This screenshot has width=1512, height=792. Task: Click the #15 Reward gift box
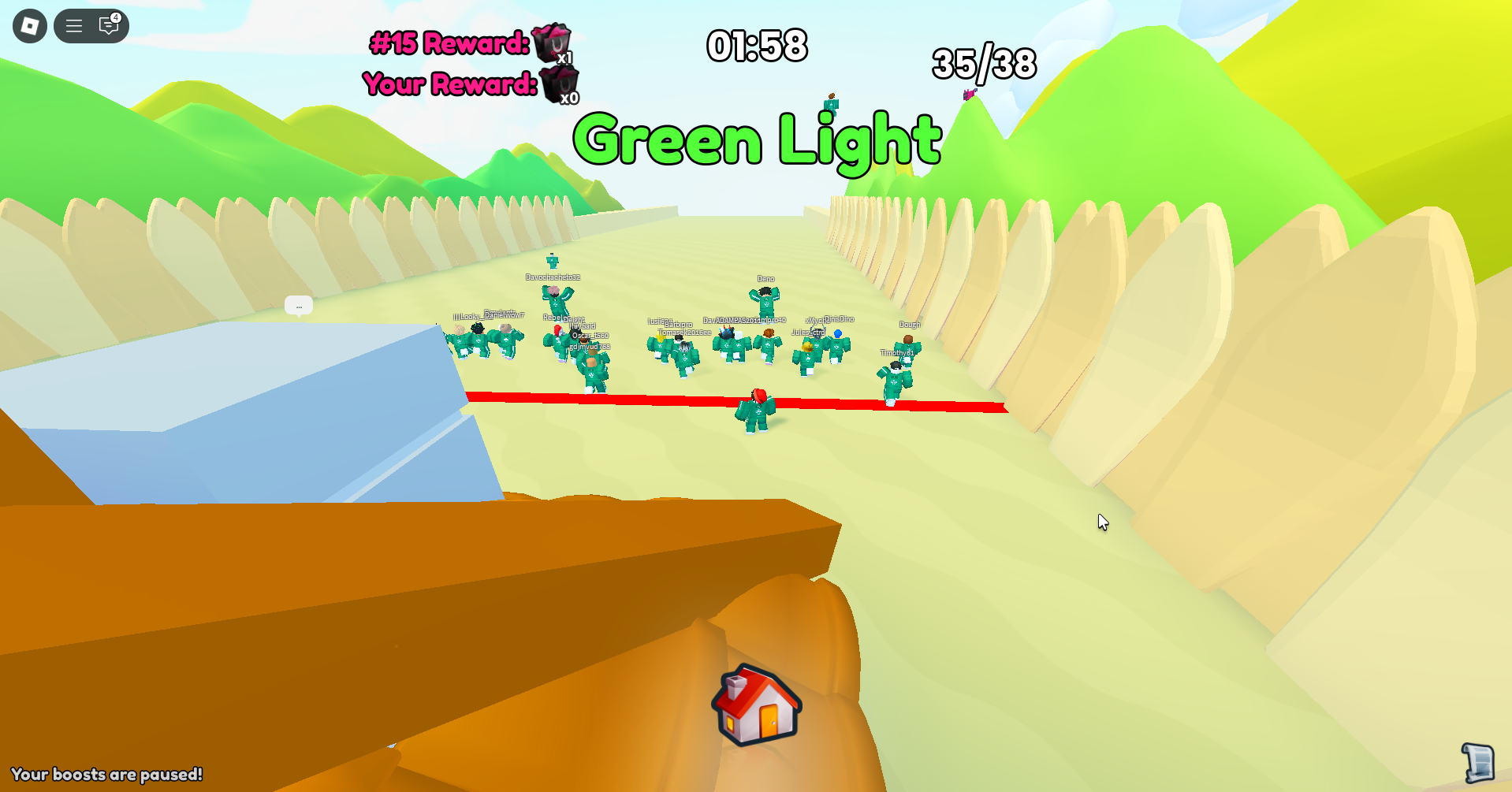552,43
